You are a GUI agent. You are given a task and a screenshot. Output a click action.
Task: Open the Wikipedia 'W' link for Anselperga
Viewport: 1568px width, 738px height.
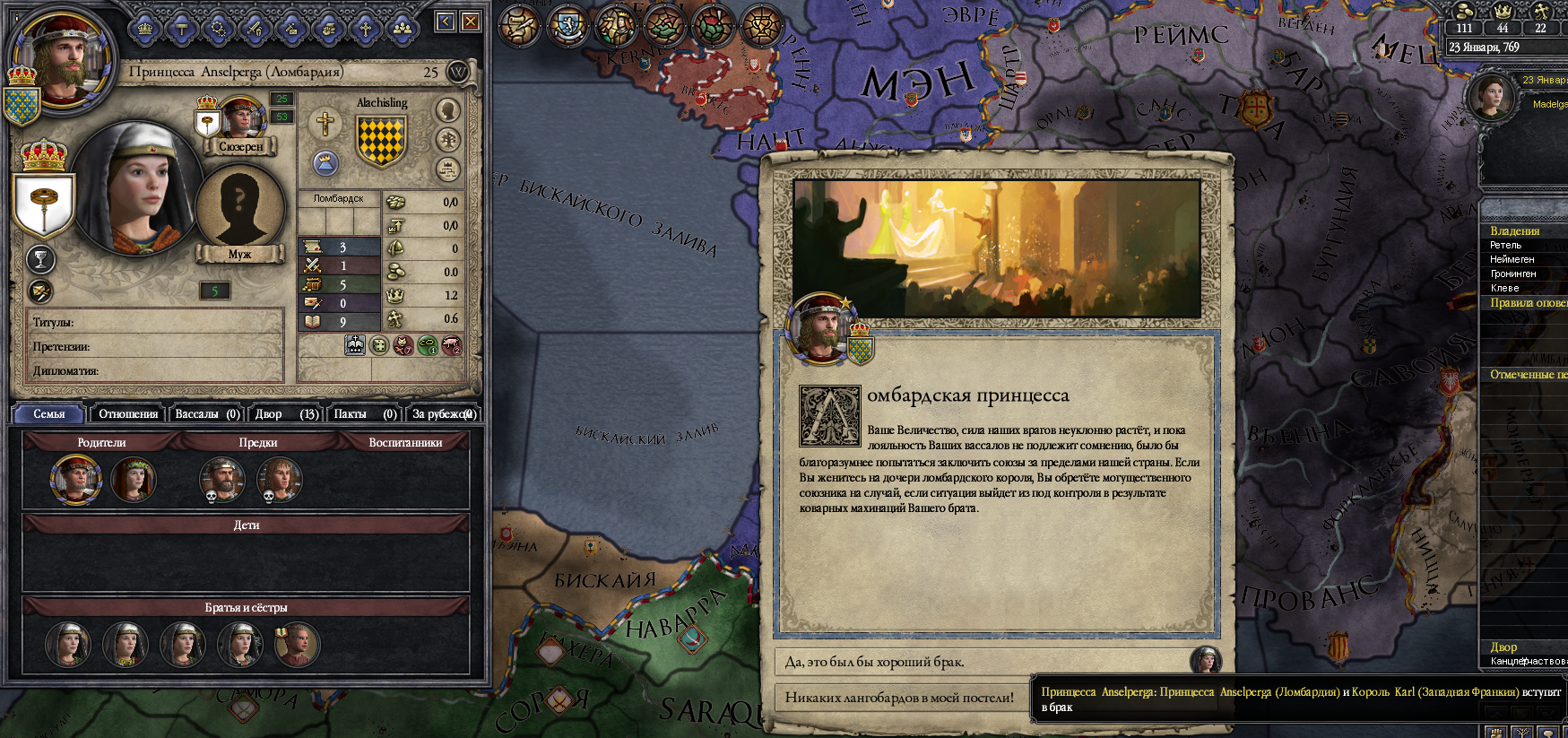458,72
